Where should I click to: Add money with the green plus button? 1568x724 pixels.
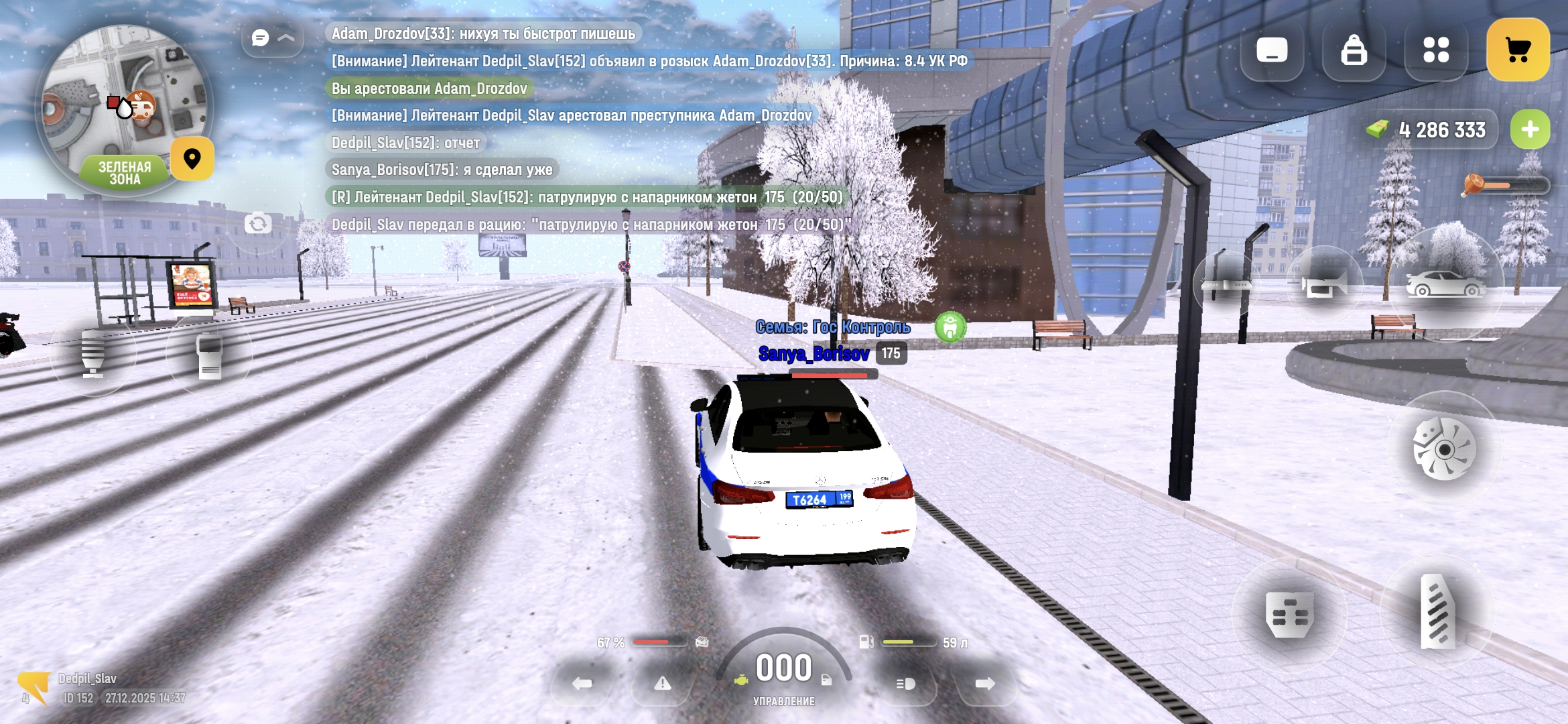tap(1530, 129)
